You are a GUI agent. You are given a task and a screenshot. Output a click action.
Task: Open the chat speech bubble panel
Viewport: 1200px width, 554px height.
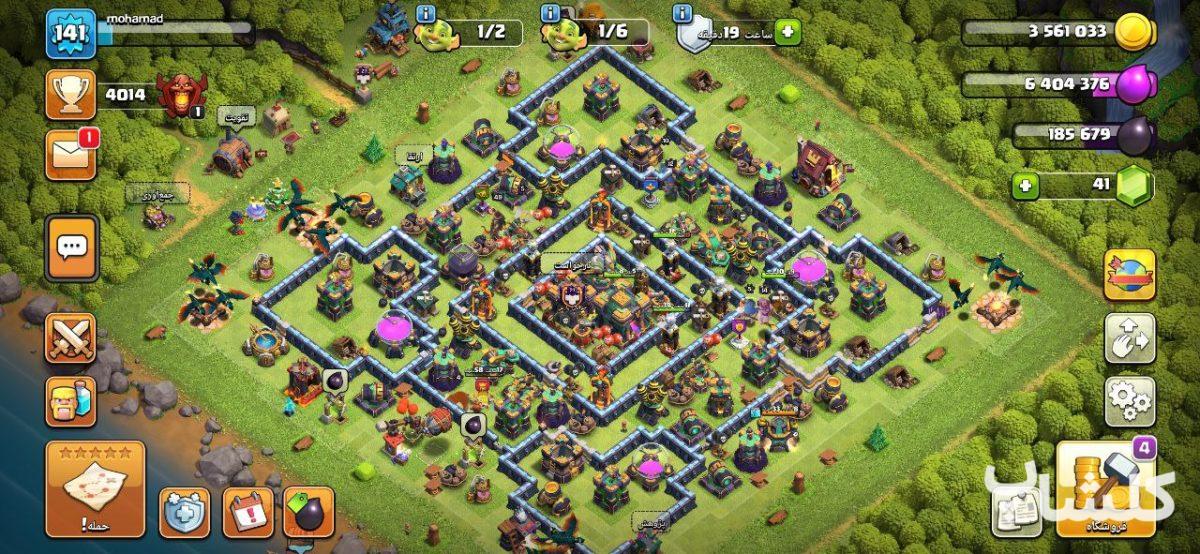[71, 247]
